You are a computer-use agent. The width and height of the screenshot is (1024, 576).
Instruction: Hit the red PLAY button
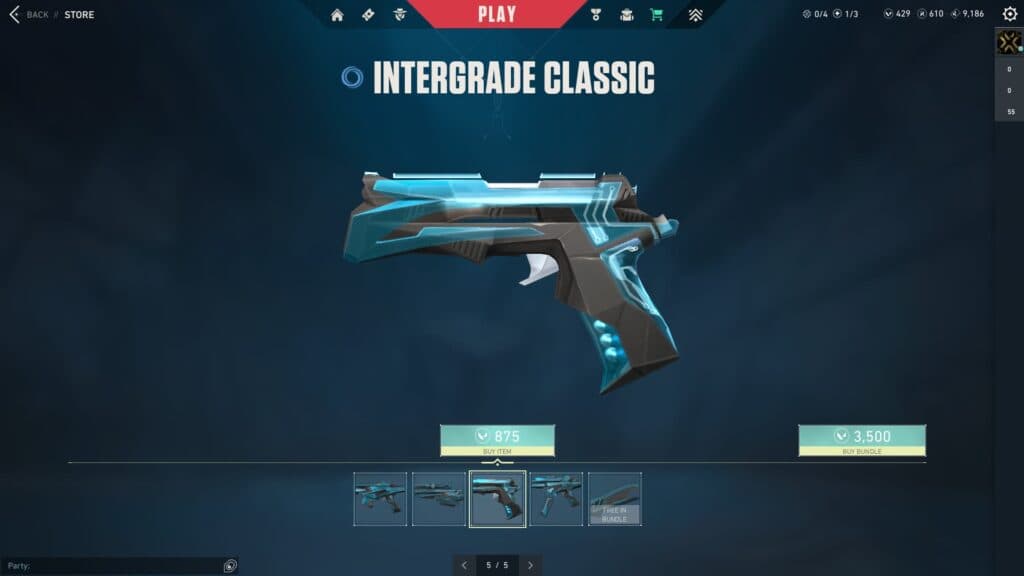click(x=497, y=14)
